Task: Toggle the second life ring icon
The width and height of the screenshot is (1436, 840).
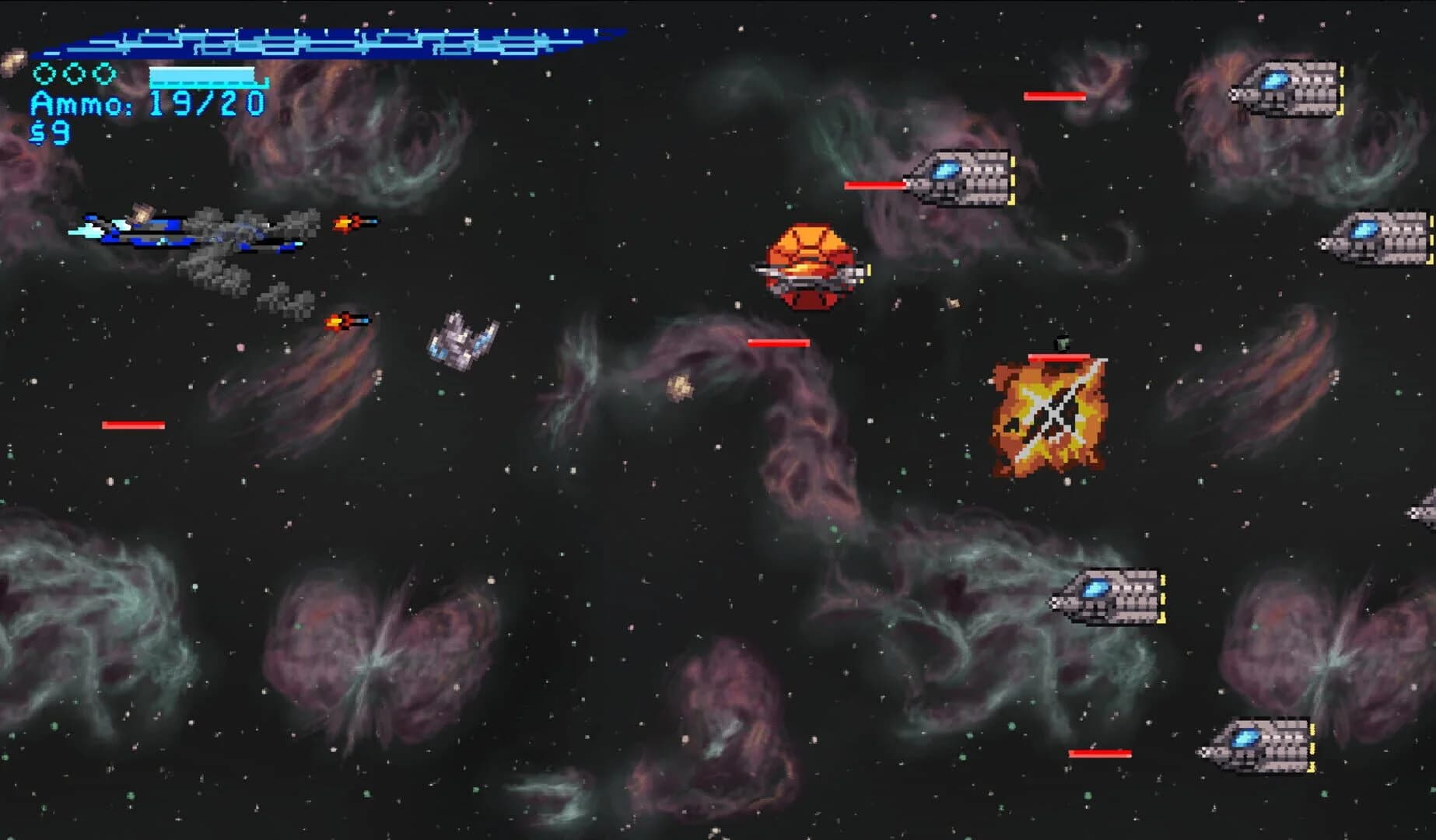Action: (x=73, y=75)
